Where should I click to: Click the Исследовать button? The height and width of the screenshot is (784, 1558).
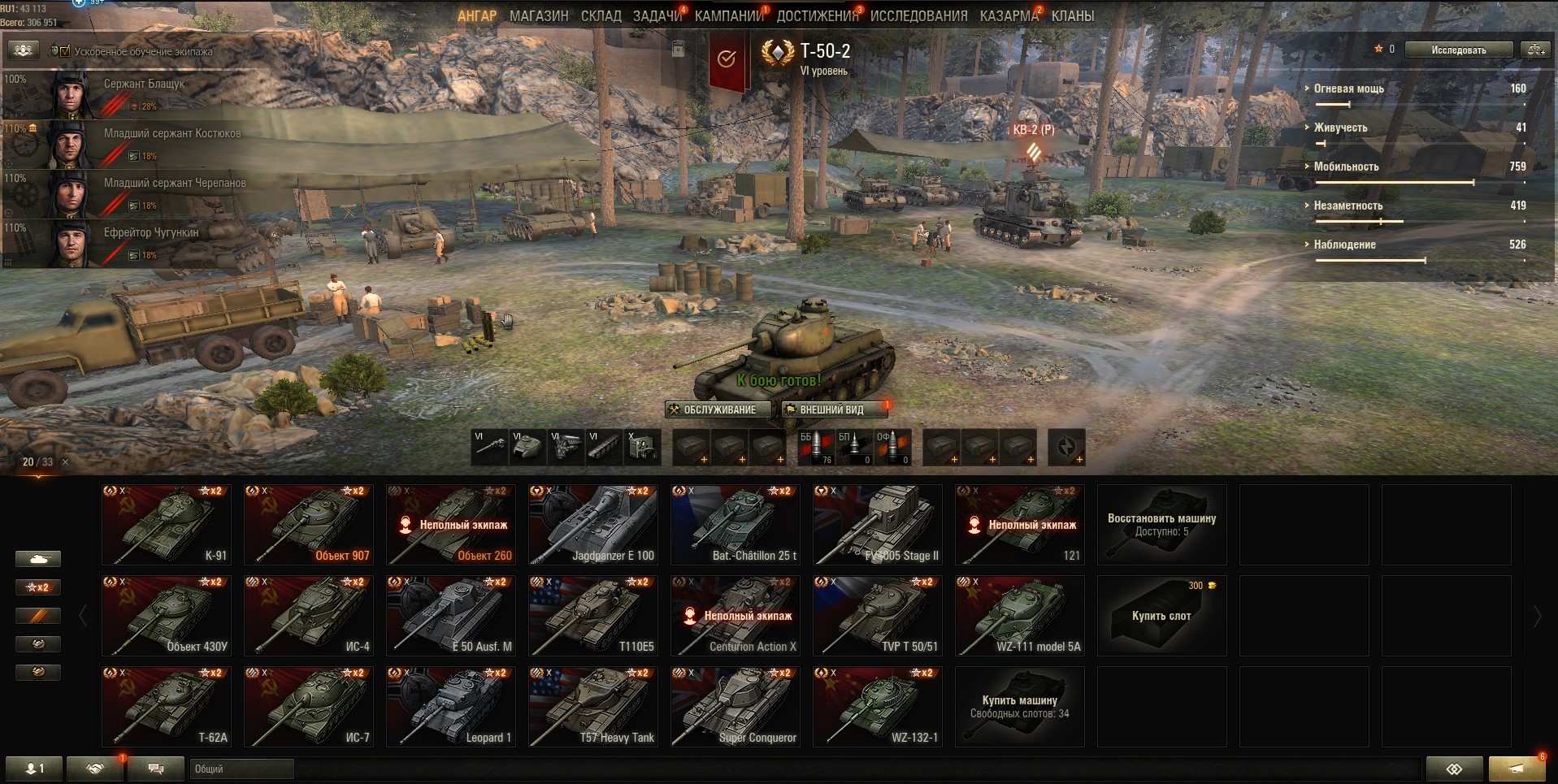(x=1458, y=50)
